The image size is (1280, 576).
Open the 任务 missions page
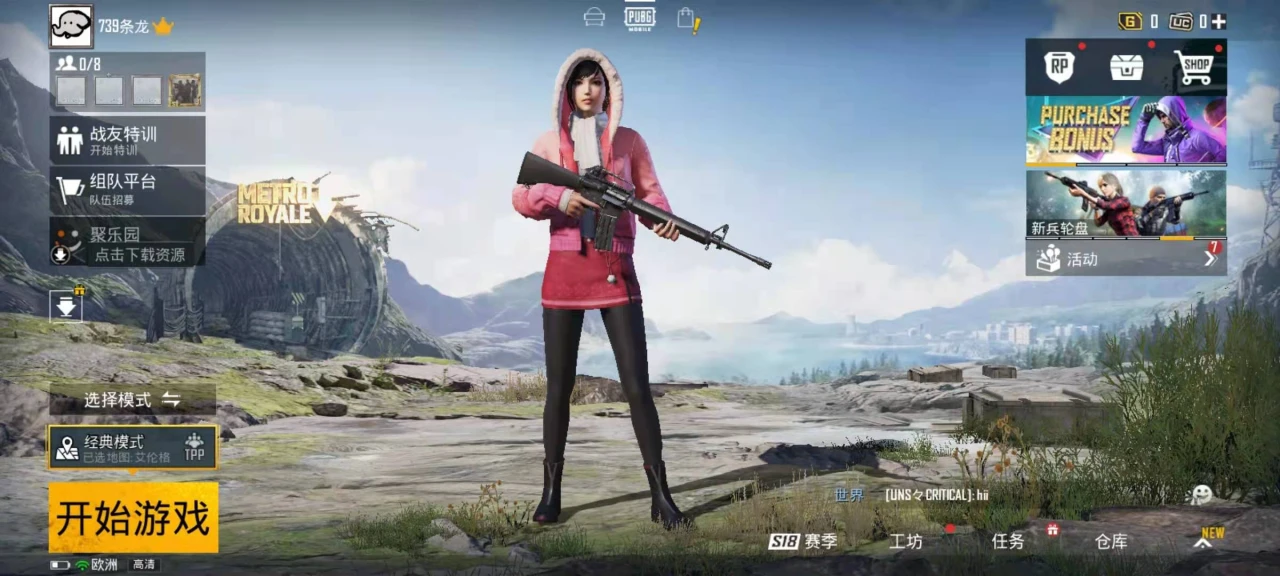coord(1008,541)
